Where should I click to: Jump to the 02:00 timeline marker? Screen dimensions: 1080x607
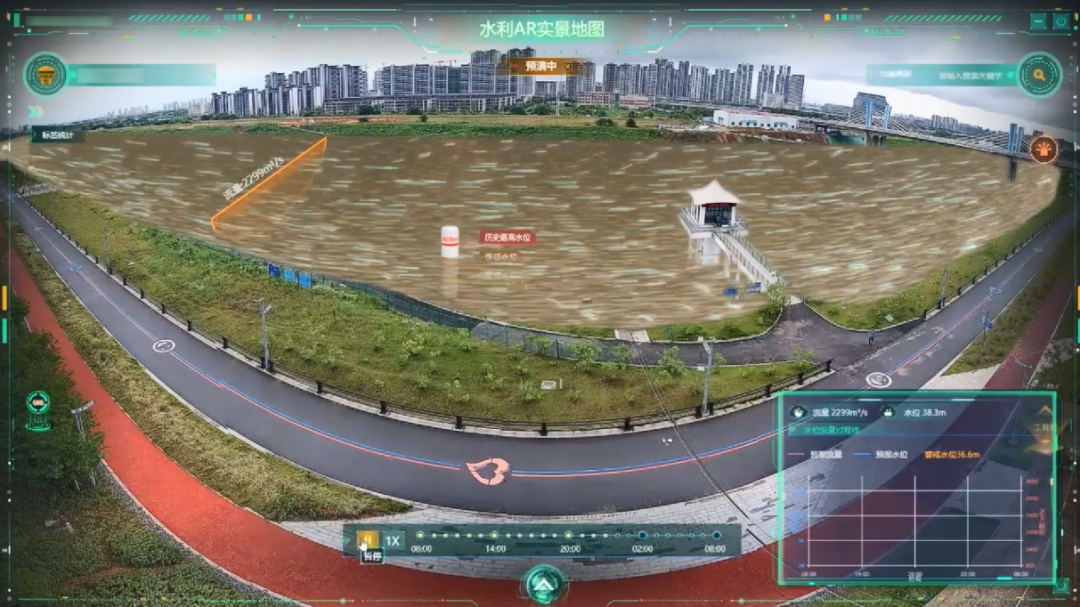pyautogui.click(x=642, y=536)
